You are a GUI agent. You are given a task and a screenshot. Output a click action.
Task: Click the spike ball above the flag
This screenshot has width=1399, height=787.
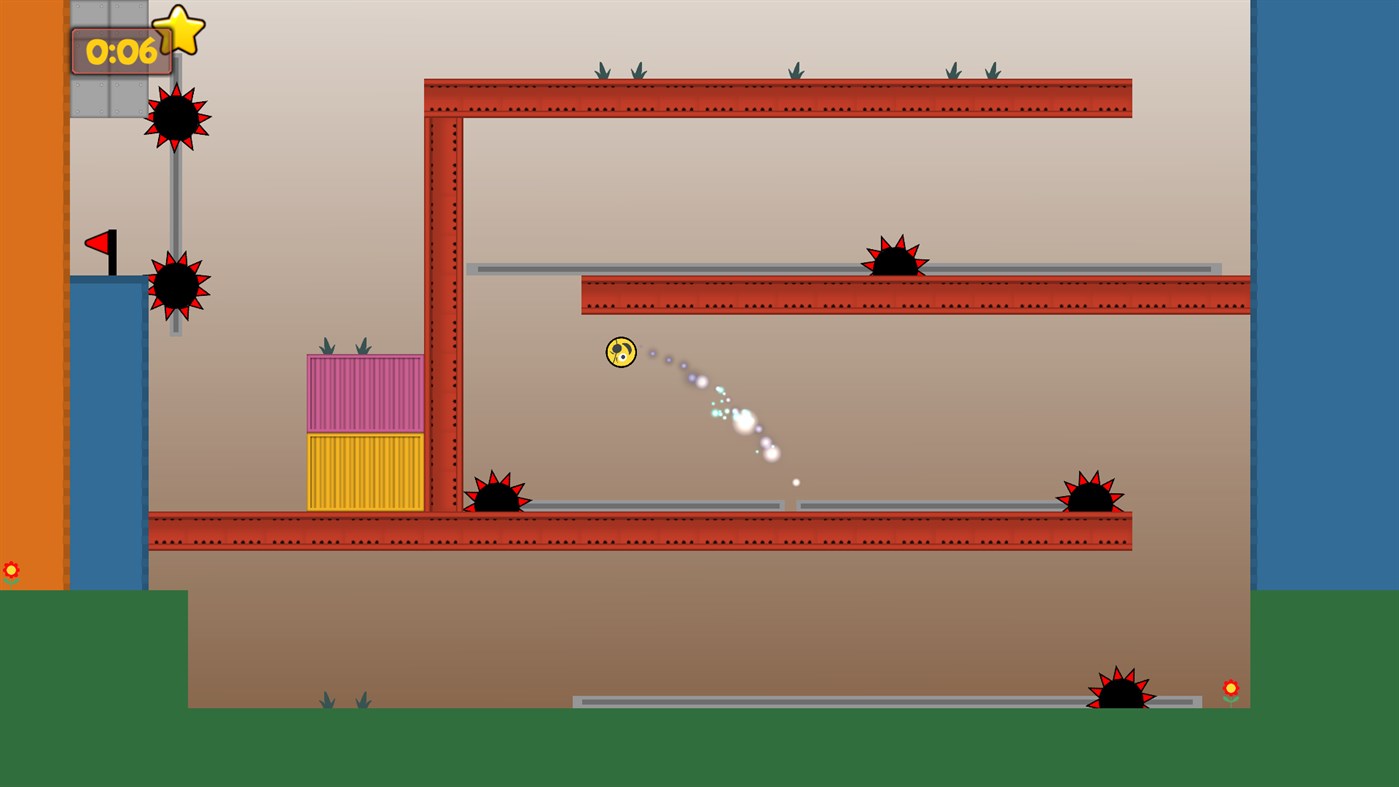click(178, 286)
